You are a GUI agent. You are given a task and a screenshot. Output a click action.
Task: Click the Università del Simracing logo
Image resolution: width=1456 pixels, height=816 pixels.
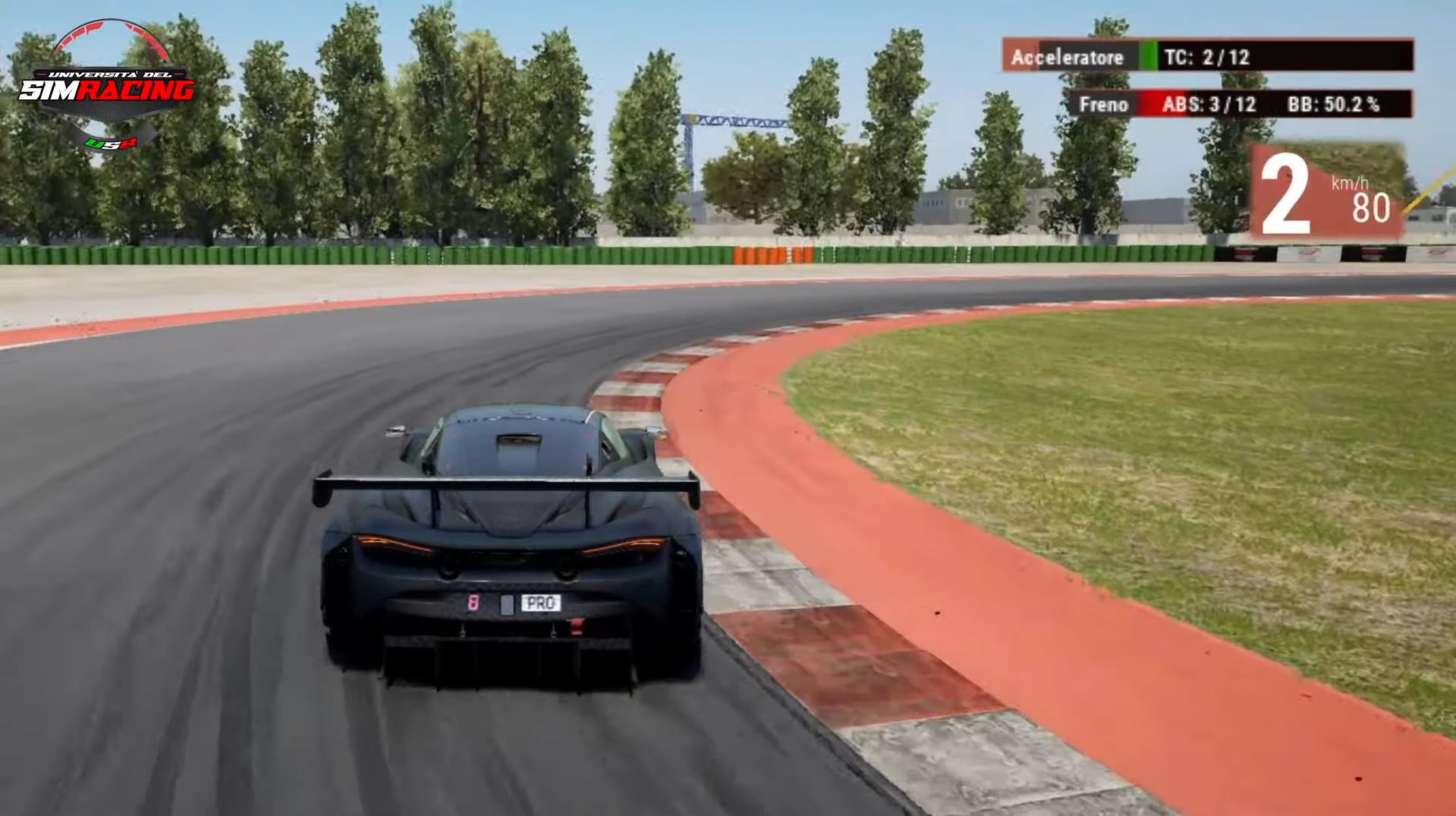(x=107, y=87)
